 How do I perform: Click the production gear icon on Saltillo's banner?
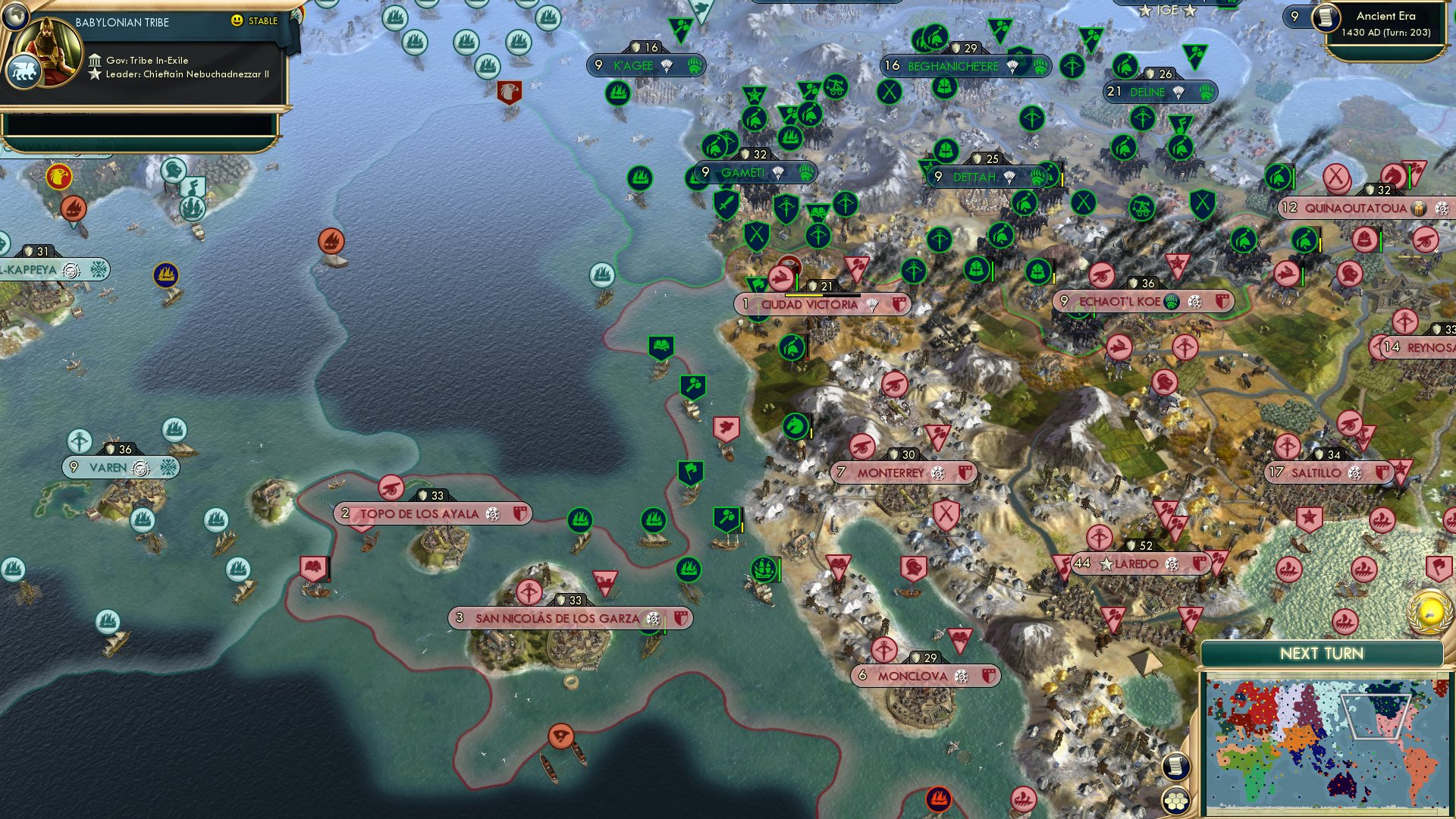(x=1354, y=472)
